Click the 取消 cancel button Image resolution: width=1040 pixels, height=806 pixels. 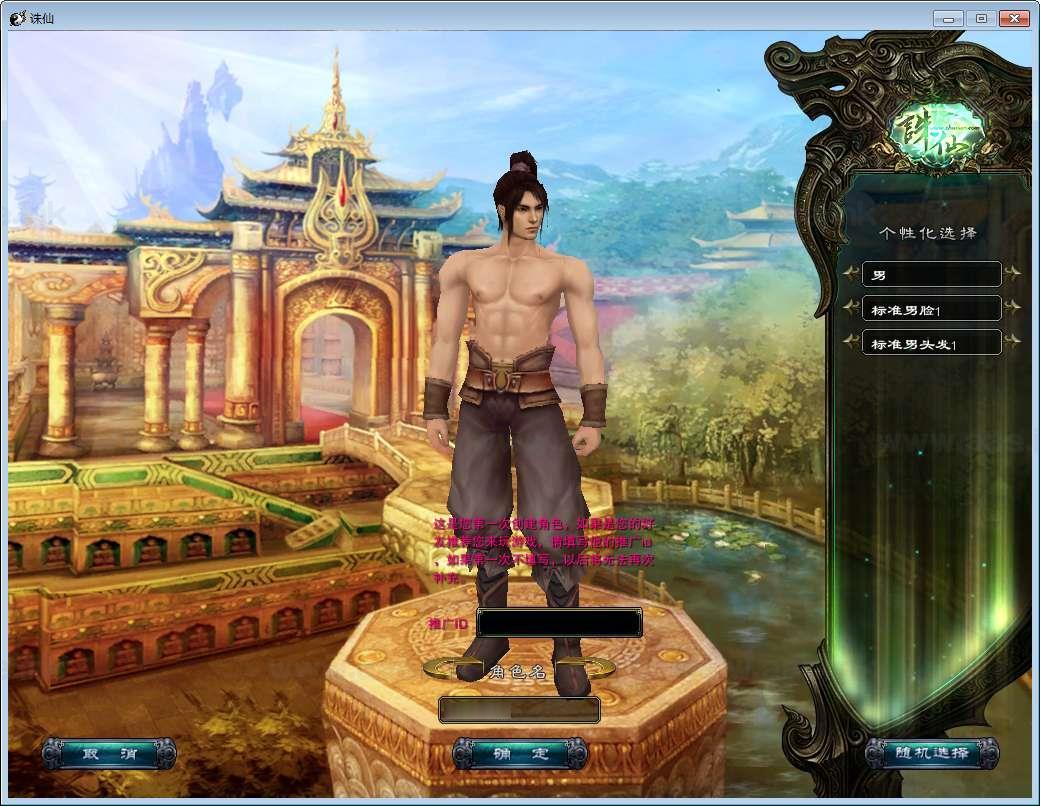coord(109,754)
